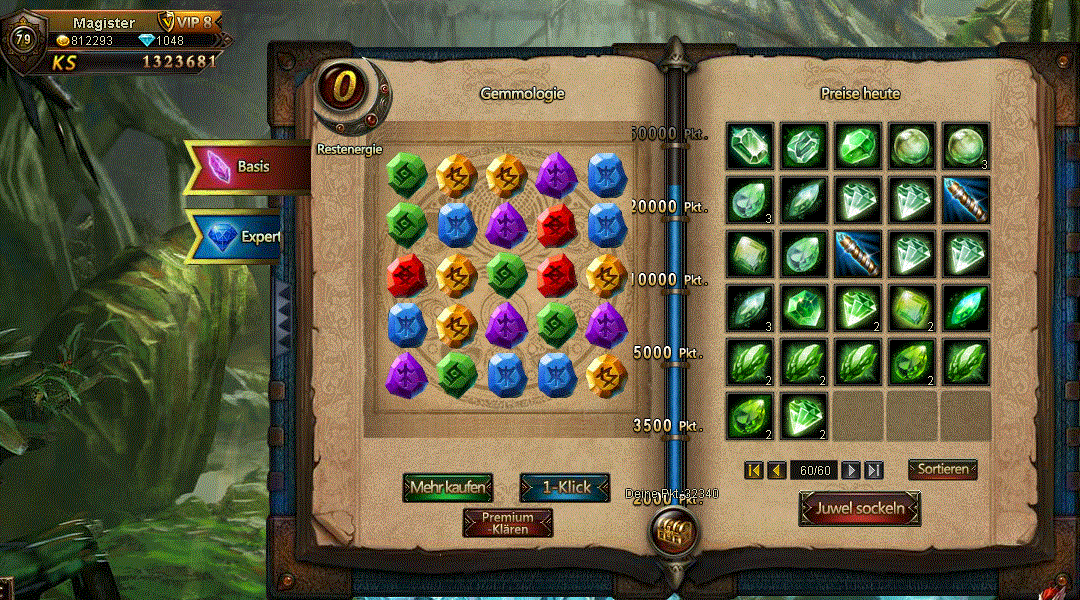This screenshot has width=1080, height=600.
Task: Open Juwel sockeln
Action: [860, 508]
